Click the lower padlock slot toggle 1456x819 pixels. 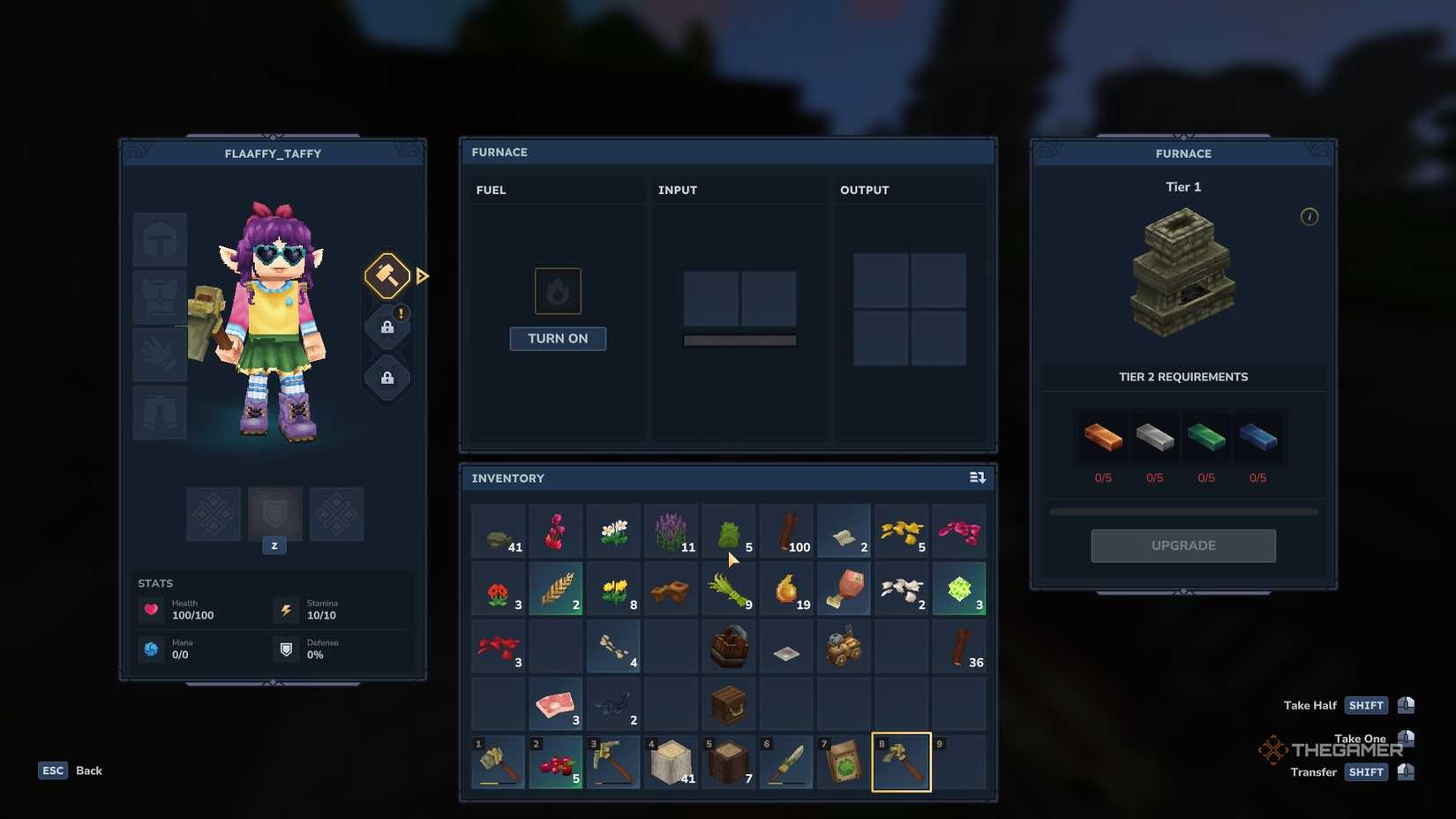pos(387,379)
